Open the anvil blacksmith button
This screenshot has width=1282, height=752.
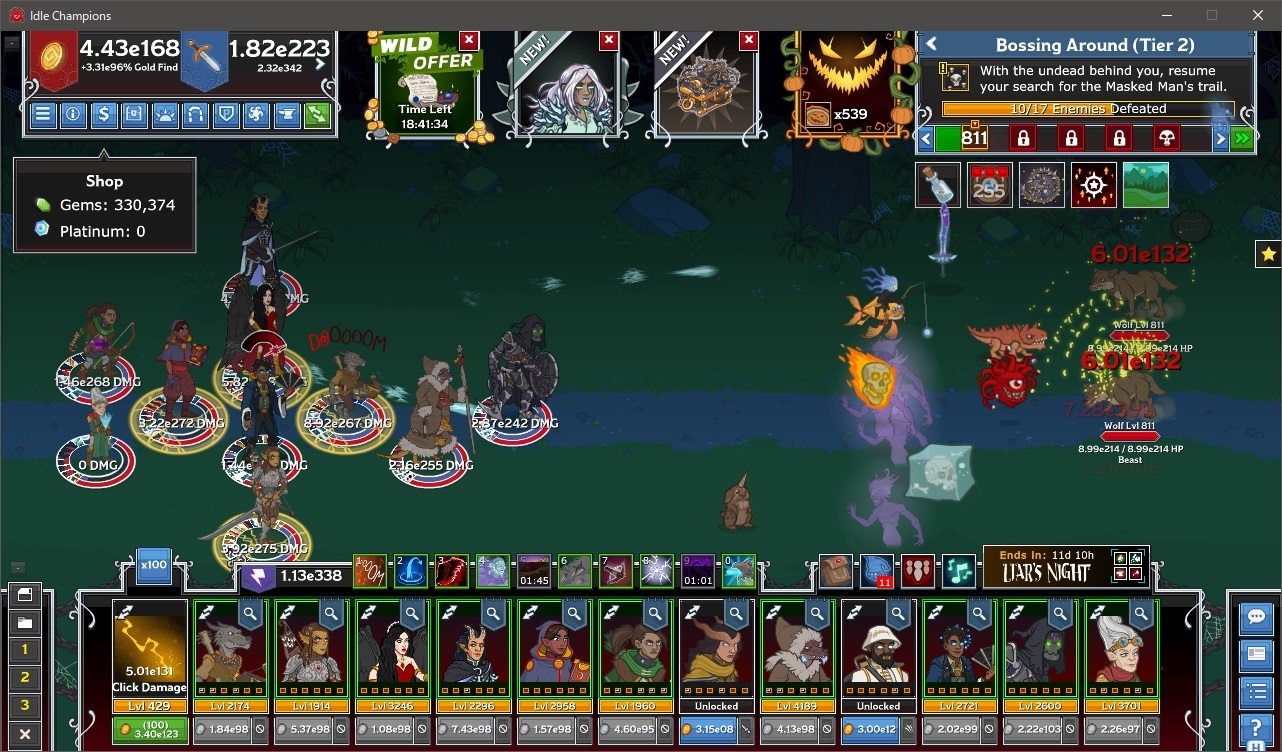click(x=286, y=114)
